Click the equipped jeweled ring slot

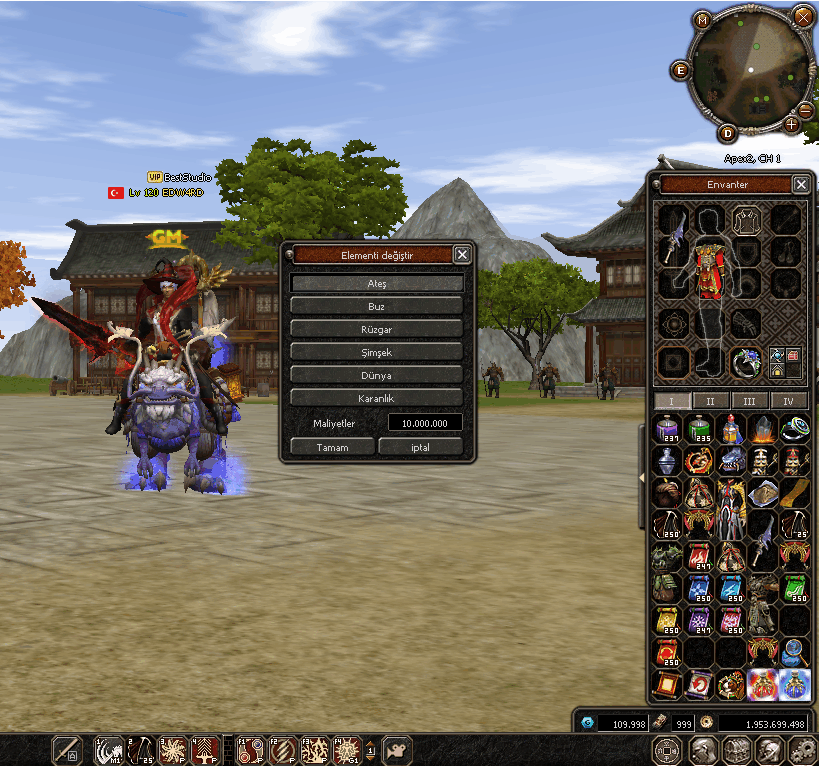(743, 362)
